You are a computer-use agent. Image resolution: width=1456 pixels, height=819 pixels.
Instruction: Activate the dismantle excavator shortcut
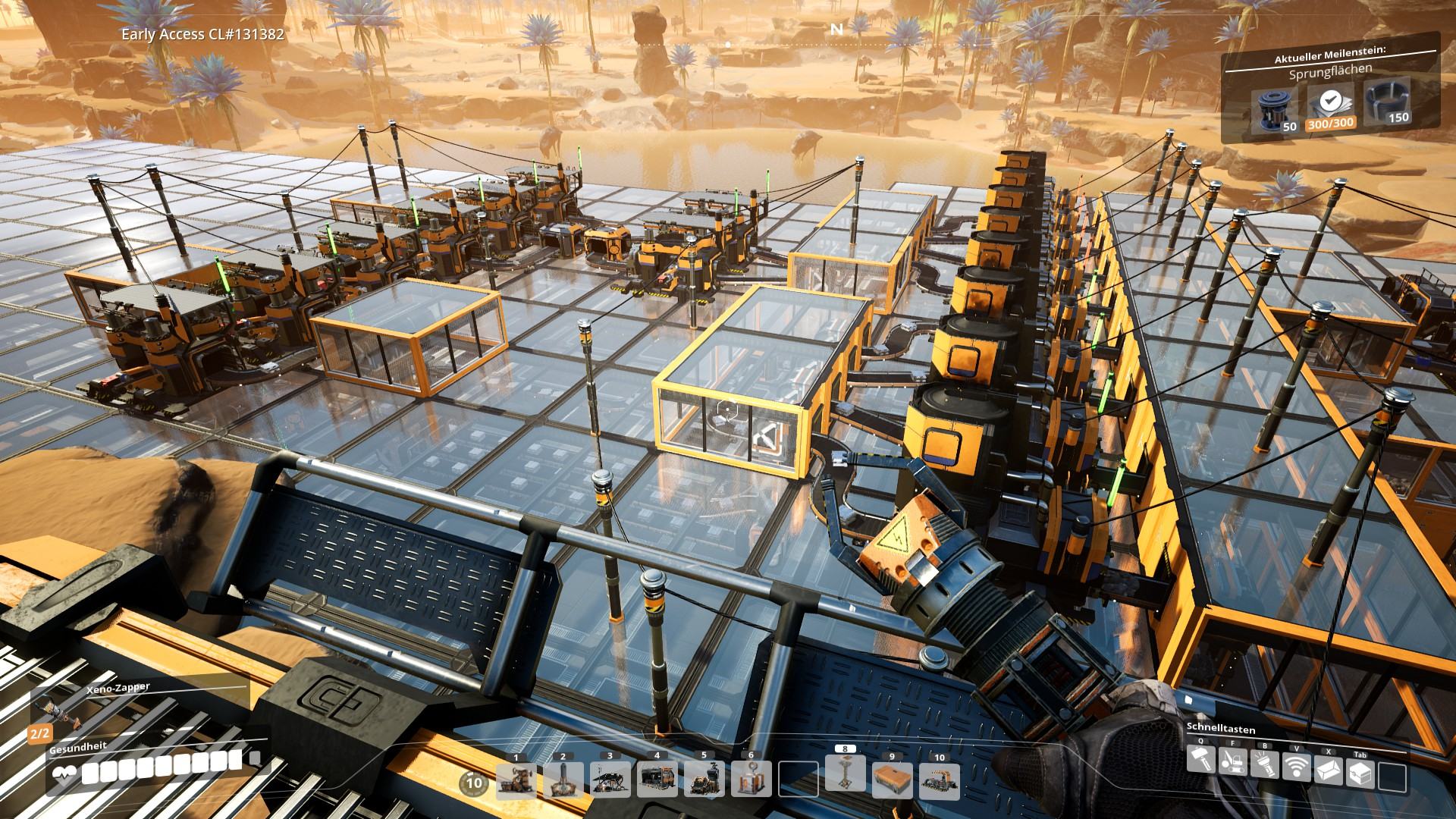(1232, 762)
